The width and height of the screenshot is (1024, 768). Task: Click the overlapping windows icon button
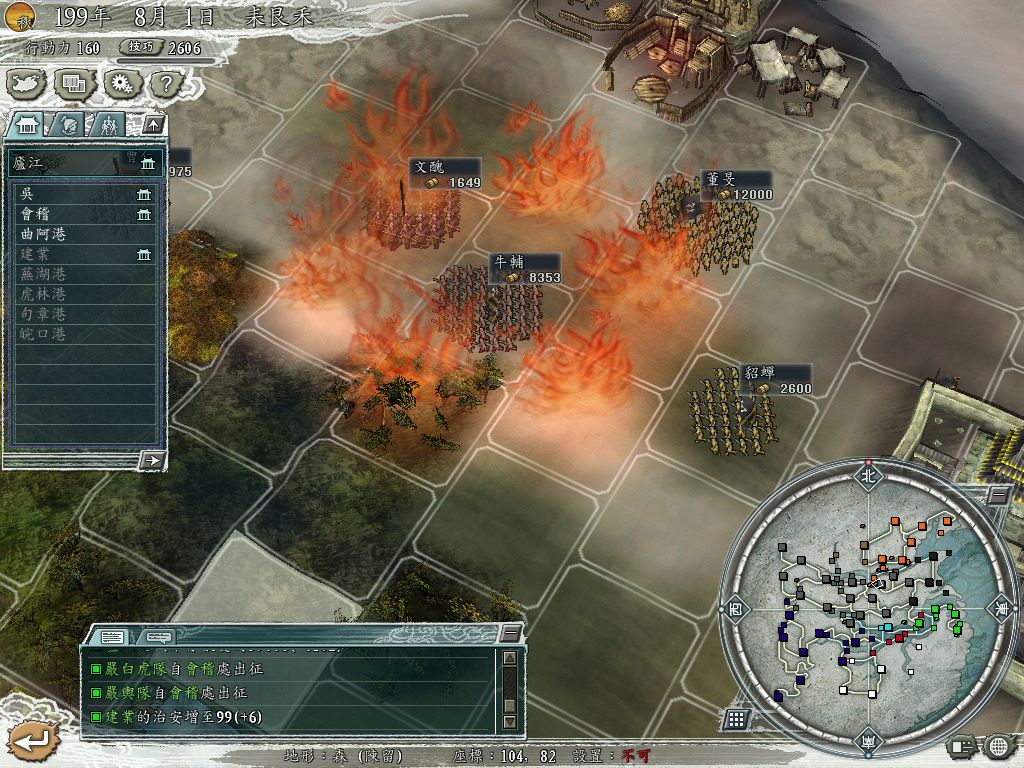(x=74, y=84)
